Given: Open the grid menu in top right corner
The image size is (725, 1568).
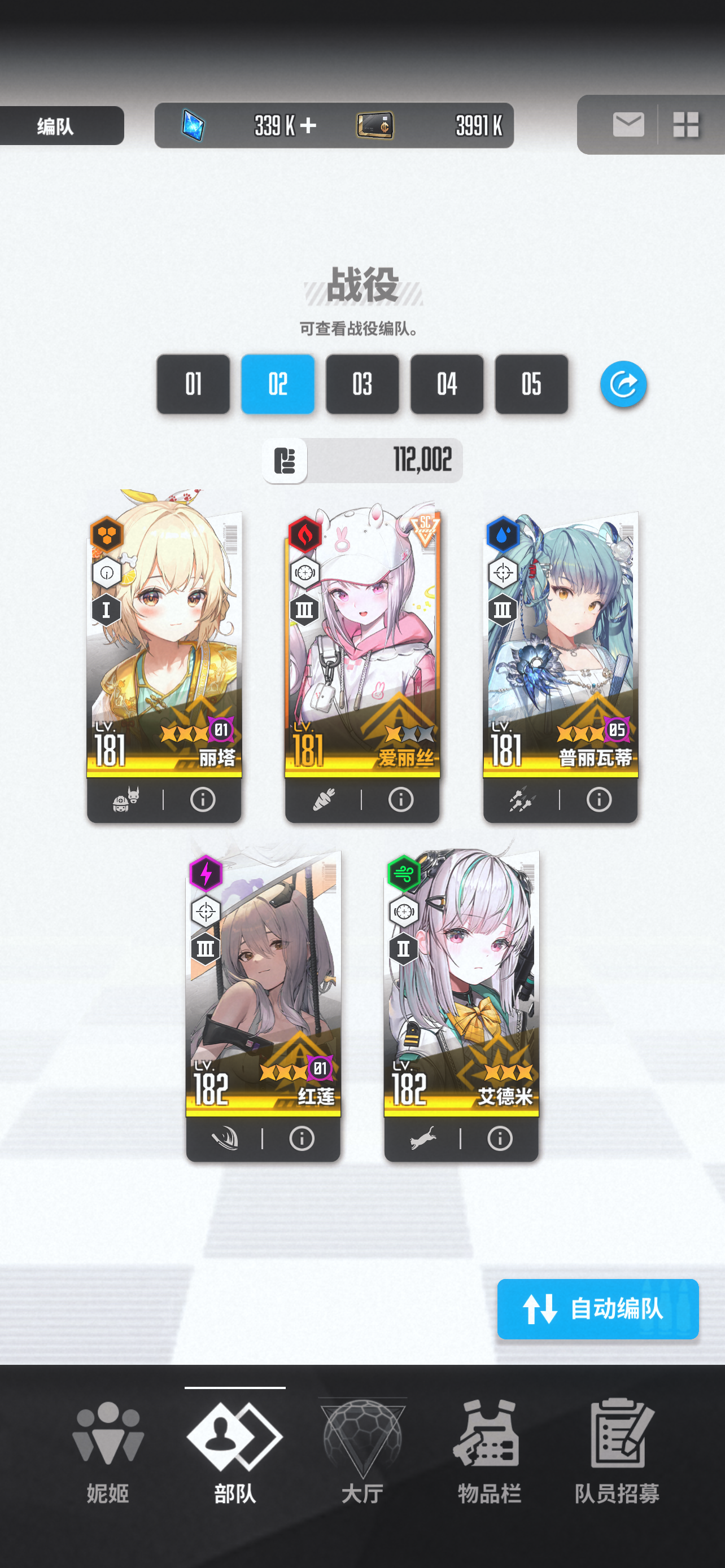Looking at the screenshot, I should 687,125.
